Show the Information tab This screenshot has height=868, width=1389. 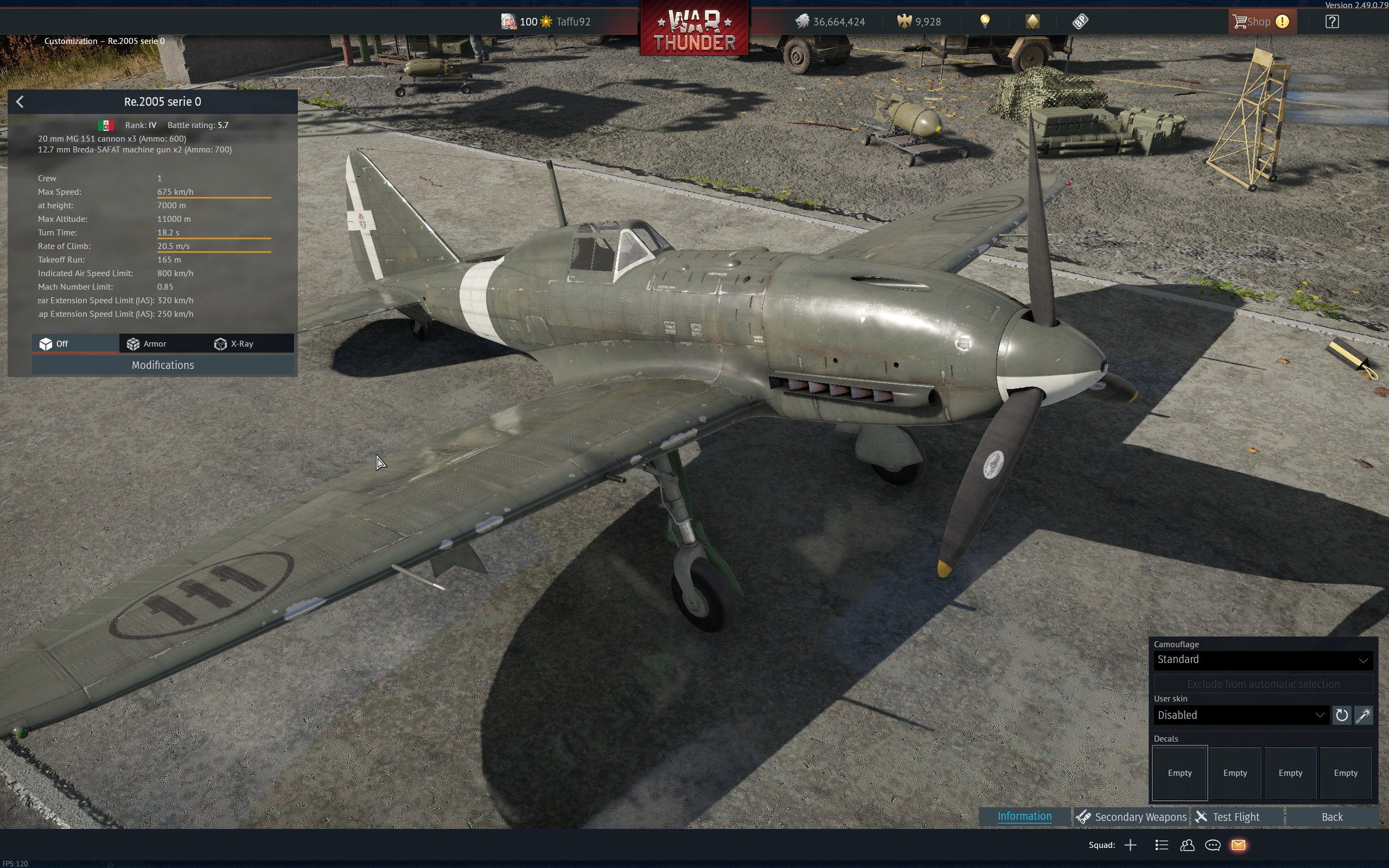coord(1024,816)
